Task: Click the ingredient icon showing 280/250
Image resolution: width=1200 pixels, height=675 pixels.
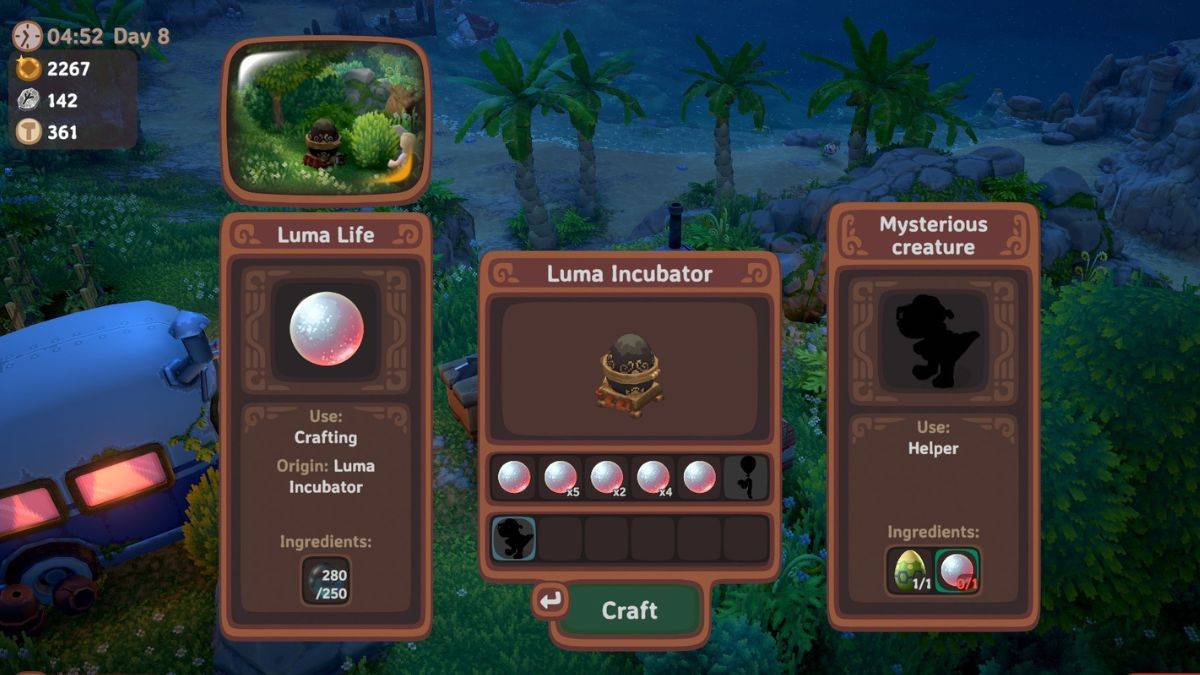Action: pyautogui.click(x=326, y=580)
